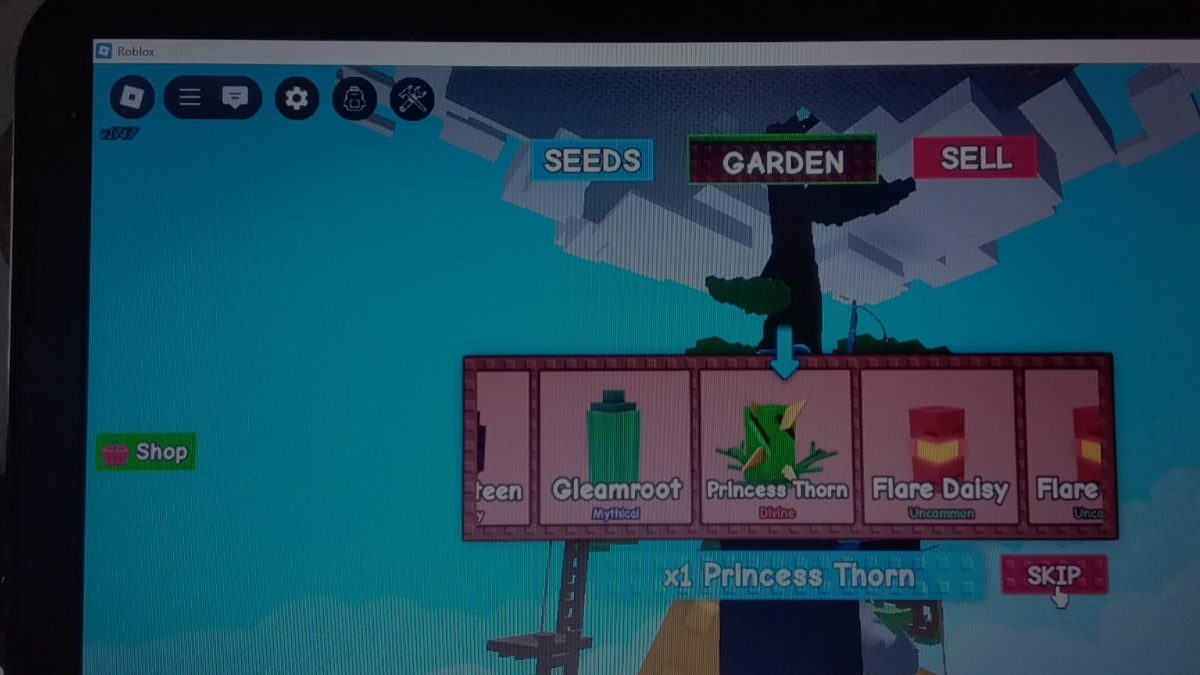This screenshot has height=675, width=1200.
Task: Pick the Princess Thorn Divine card
Action: [x=777, y=447]
